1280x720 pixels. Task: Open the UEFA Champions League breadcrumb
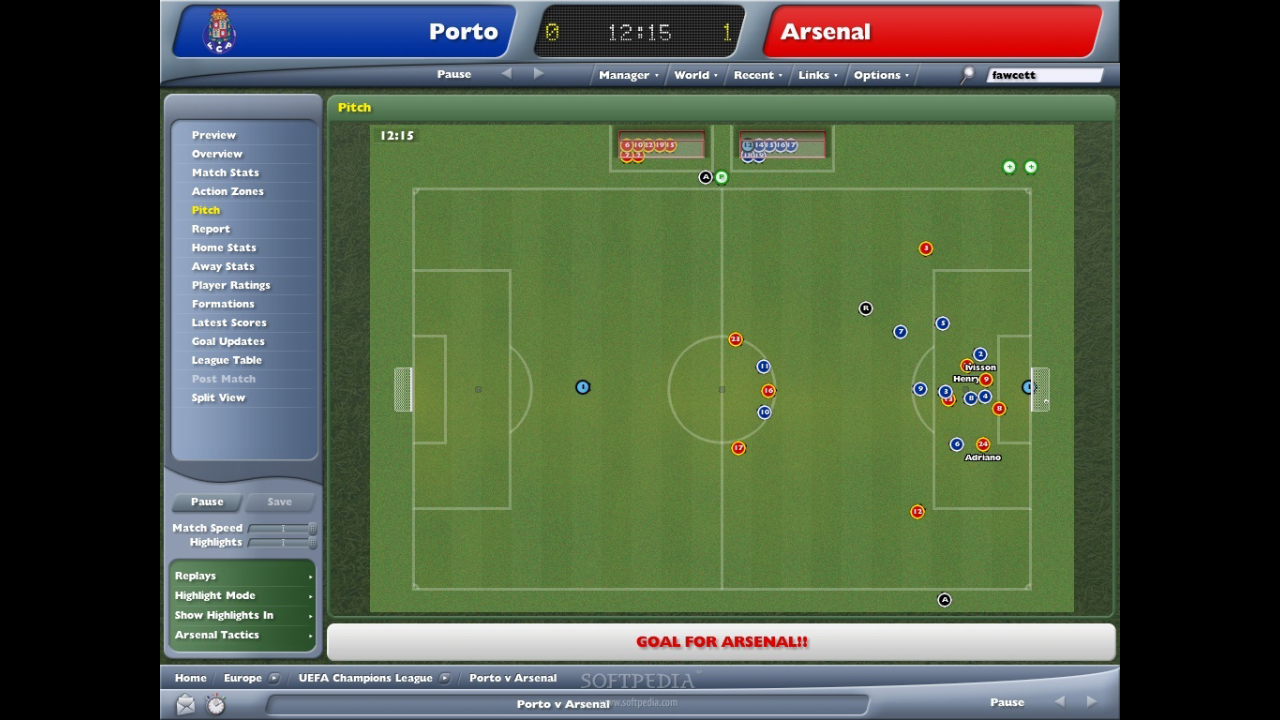click(x=365, y=678)
